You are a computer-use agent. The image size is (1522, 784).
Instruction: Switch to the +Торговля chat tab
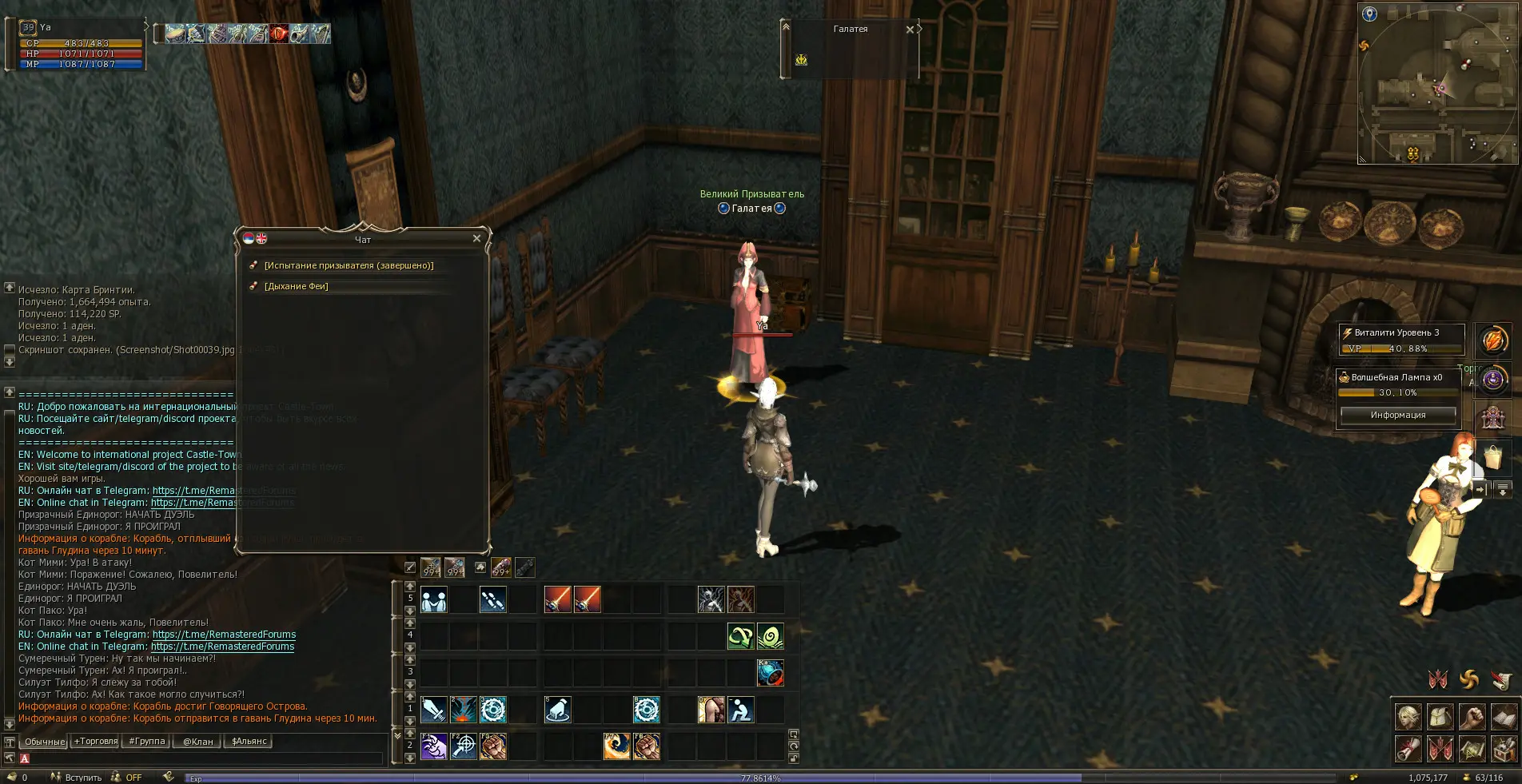pyautogui.click(x=96, y=742)
